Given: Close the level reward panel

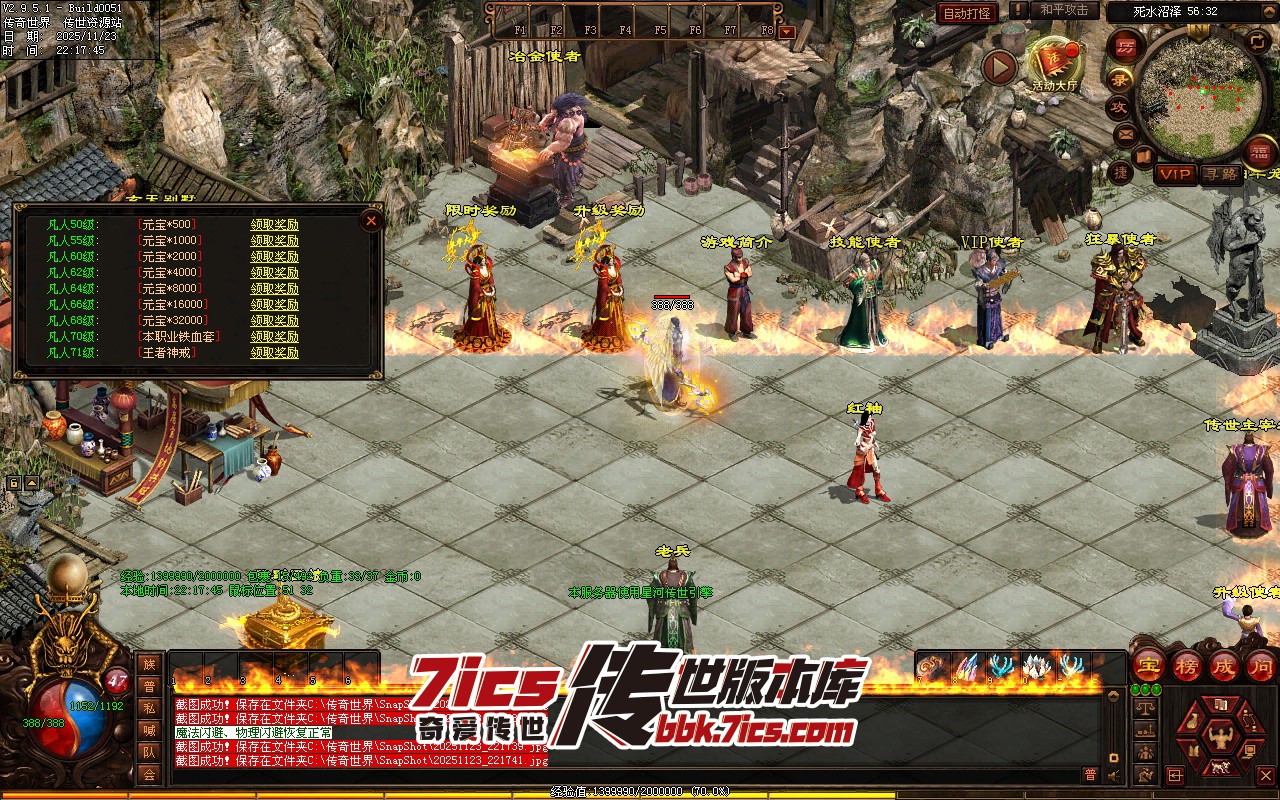Looking at the screenshot, I should click(371, 220).
